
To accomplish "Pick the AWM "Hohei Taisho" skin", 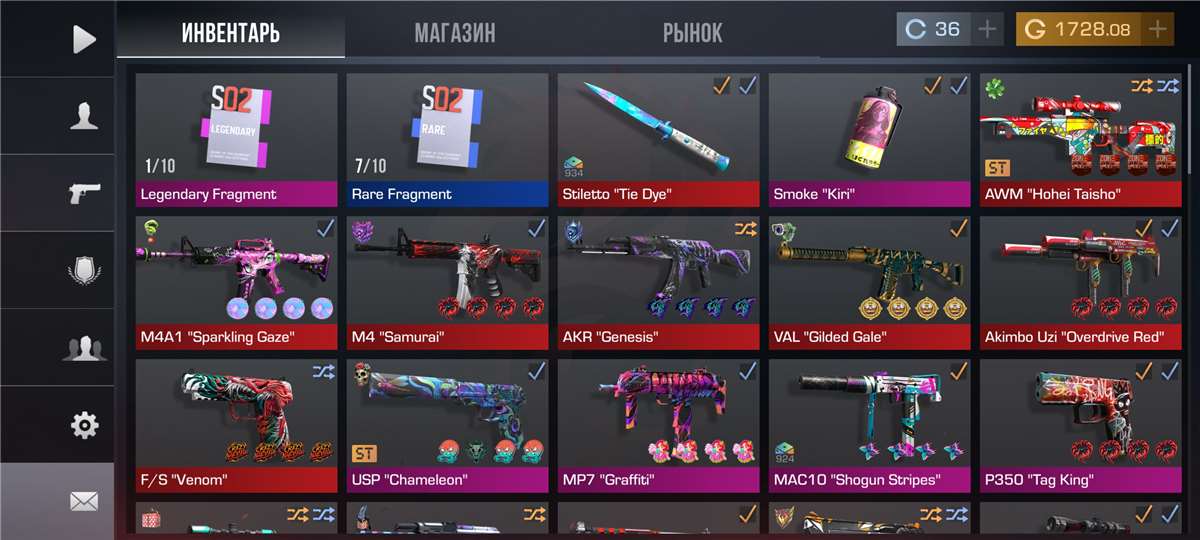I will pyautogui.click(x=1080, y=139).
